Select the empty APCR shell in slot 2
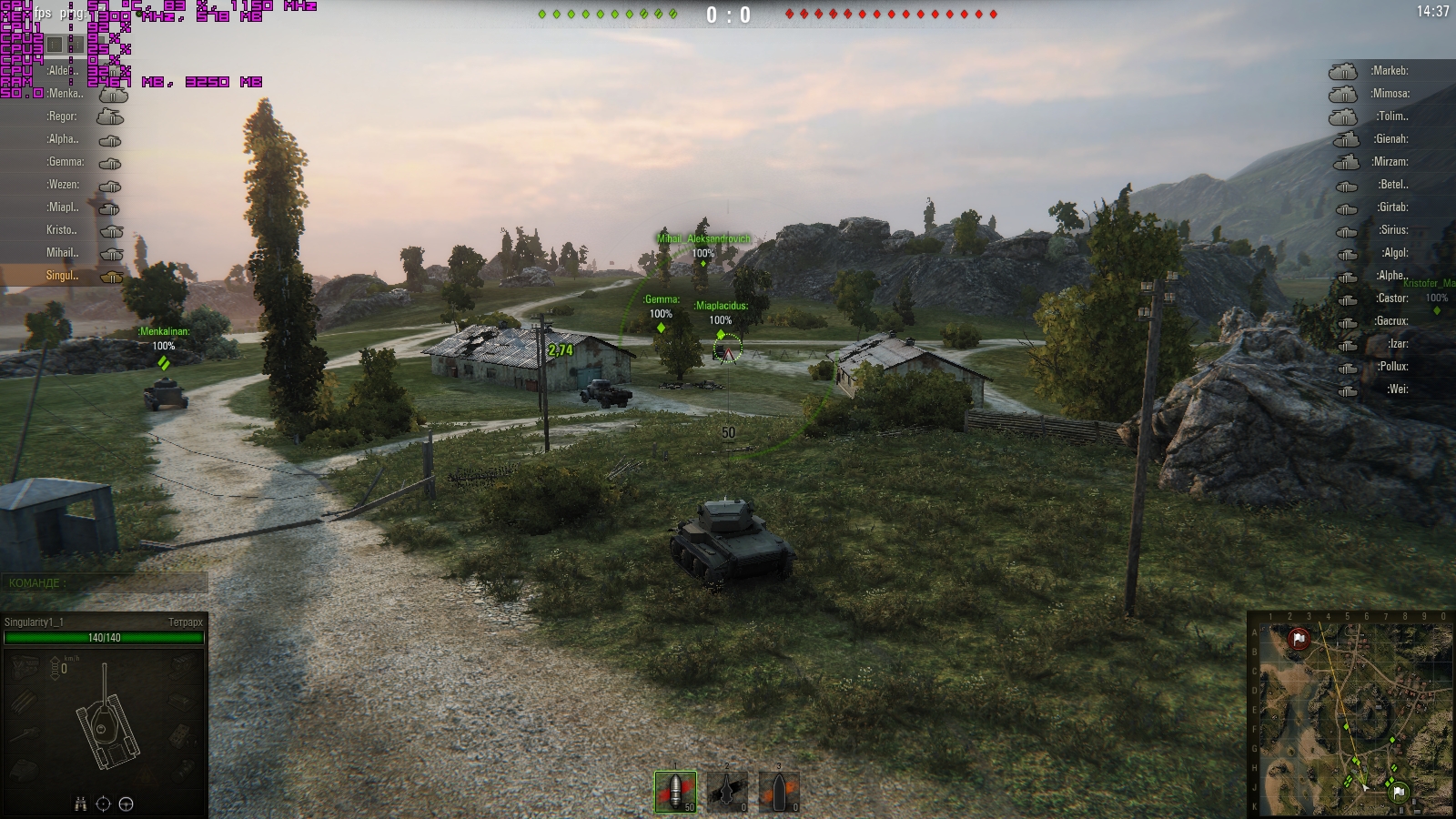Screen dimensions: 1456x819 point(727,791)
